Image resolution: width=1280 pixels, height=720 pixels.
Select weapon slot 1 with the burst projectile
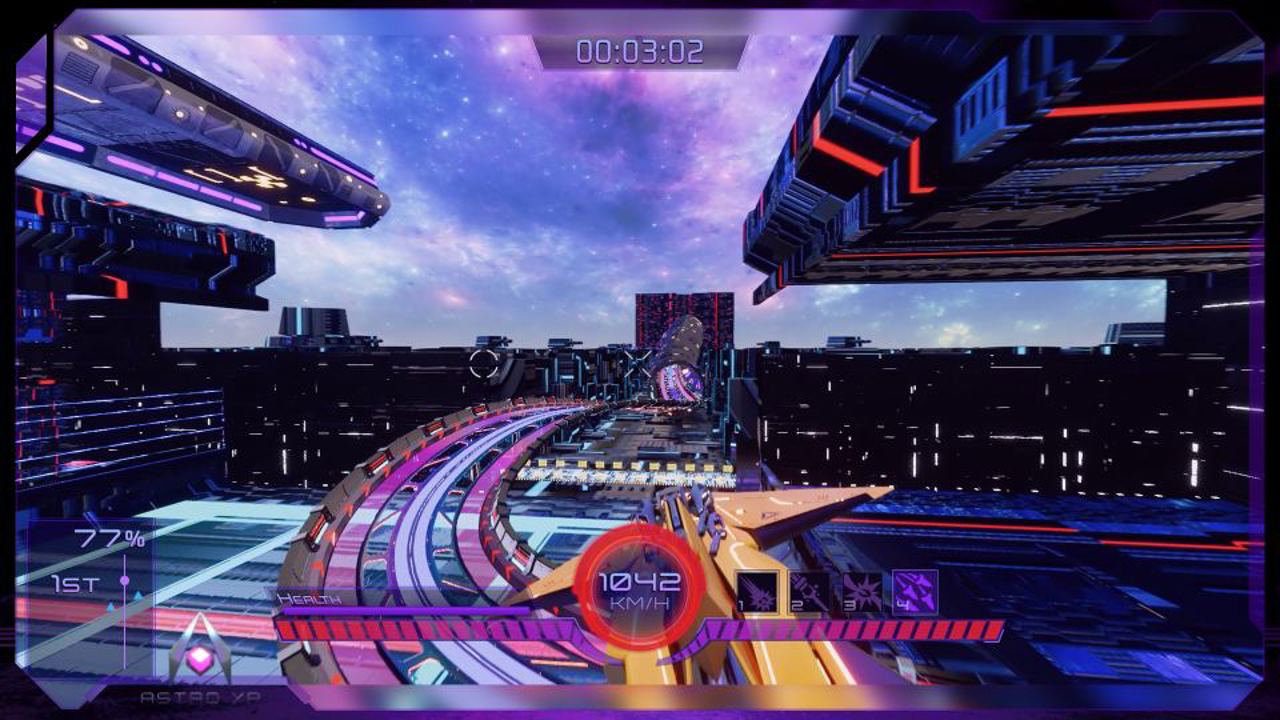point(758,591)
